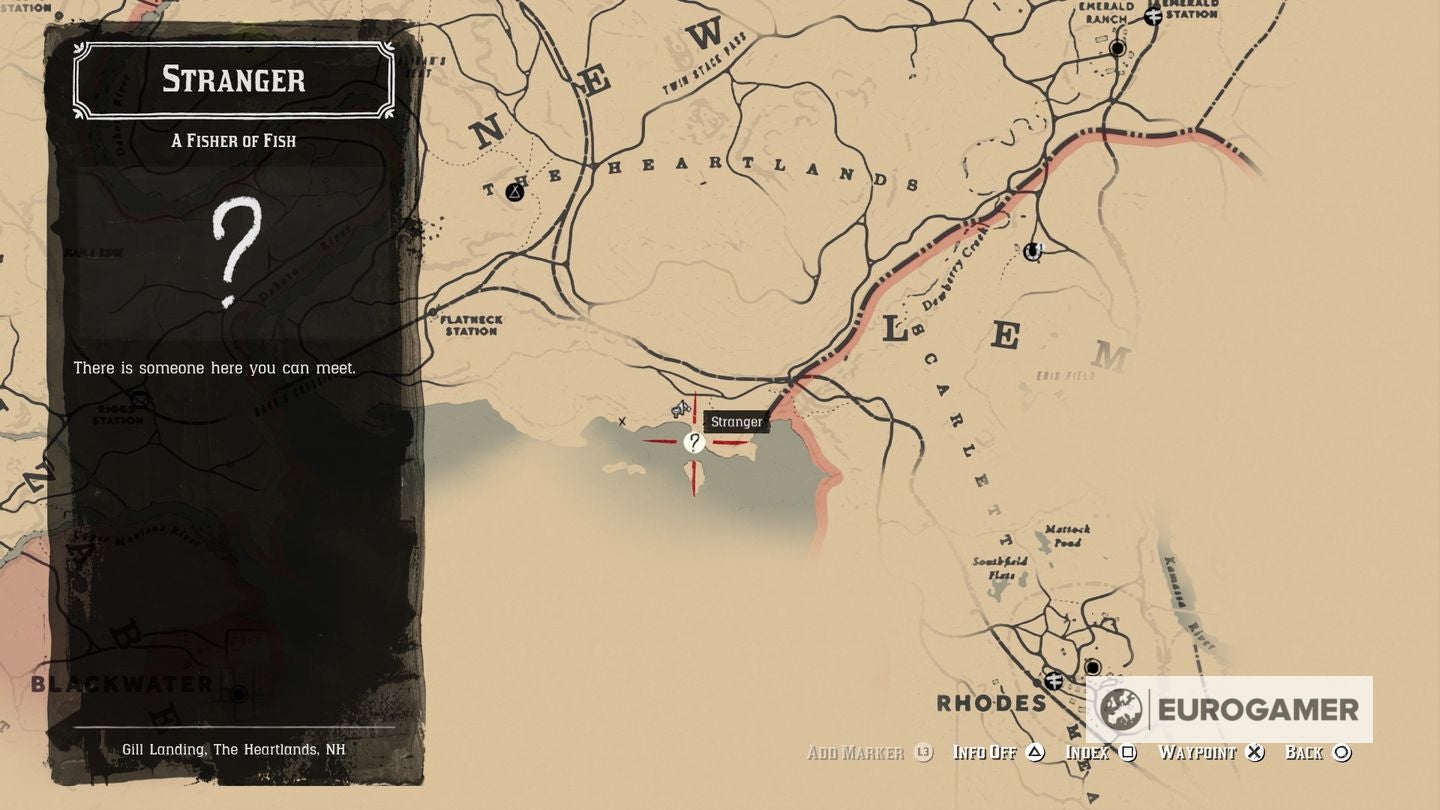Click the square Index button icon
Screen dimensions: 1440x810
[x=1128, y=752]
